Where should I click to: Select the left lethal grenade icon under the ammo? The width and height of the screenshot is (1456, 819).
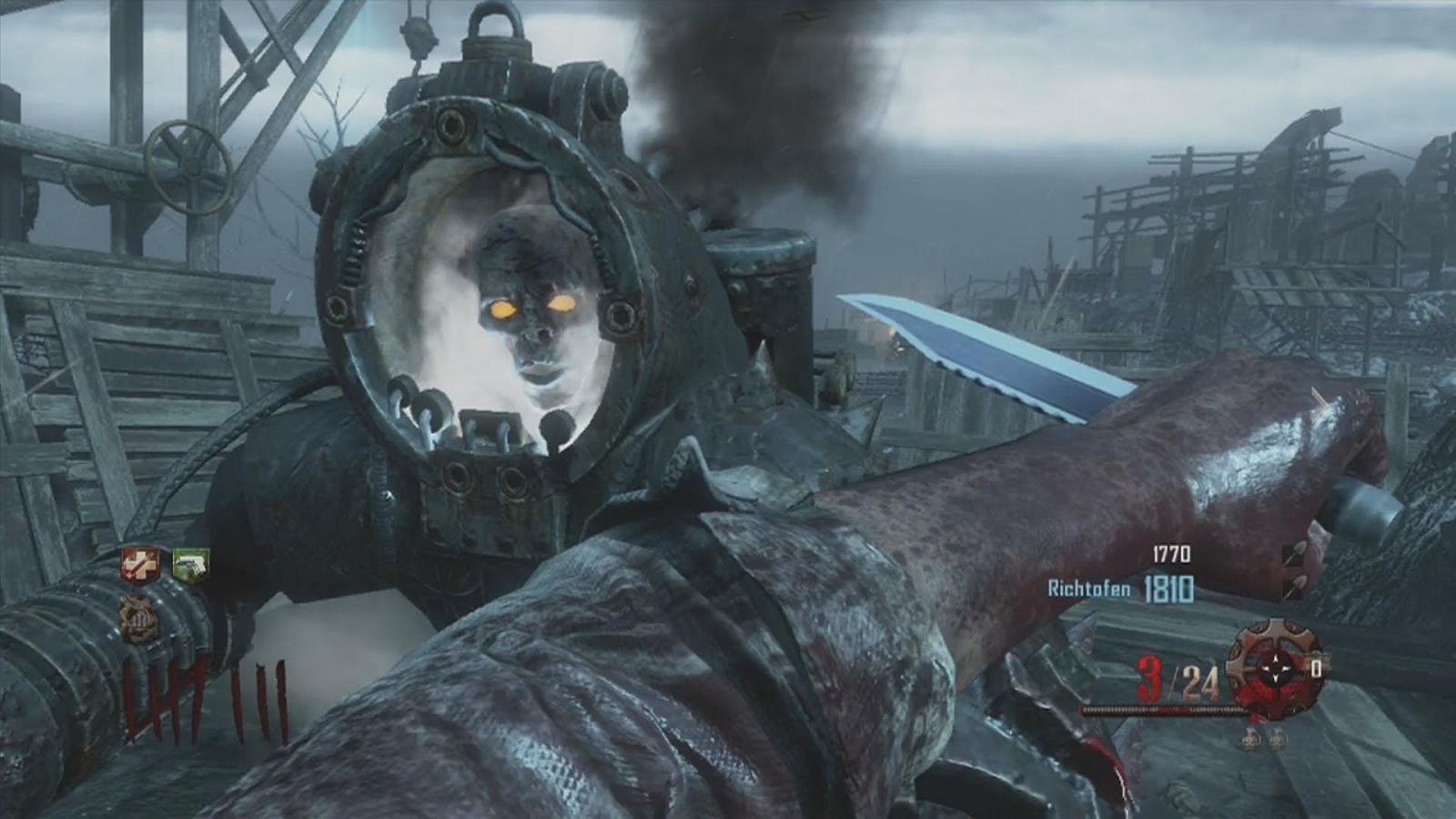1251,739
